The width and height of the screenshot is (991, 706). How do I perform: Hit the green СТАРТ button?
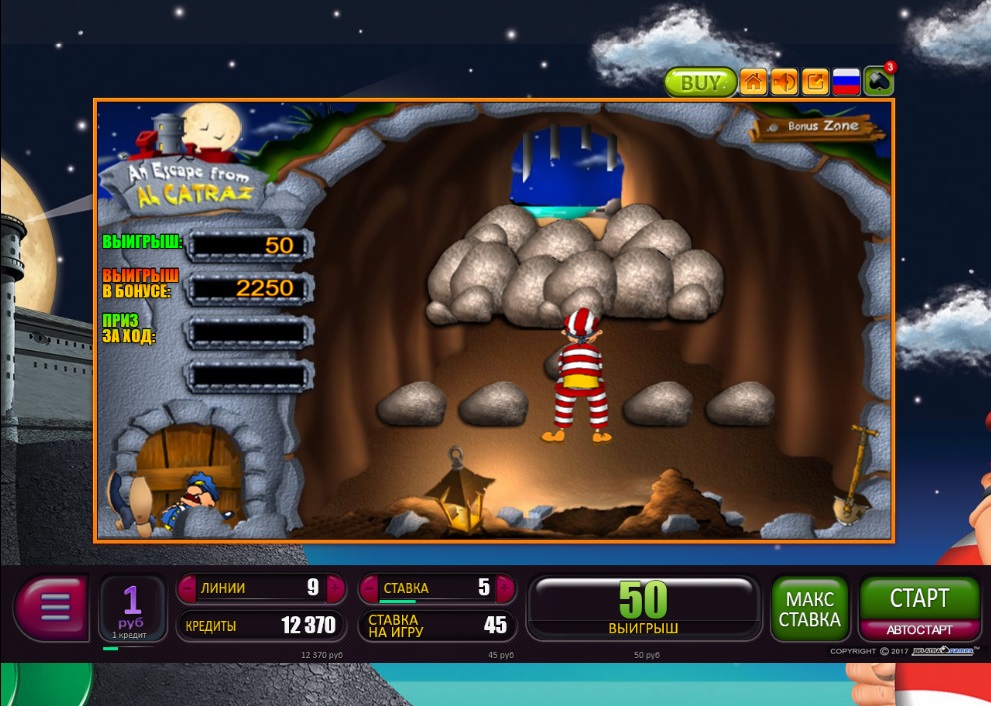coord(919,599)
